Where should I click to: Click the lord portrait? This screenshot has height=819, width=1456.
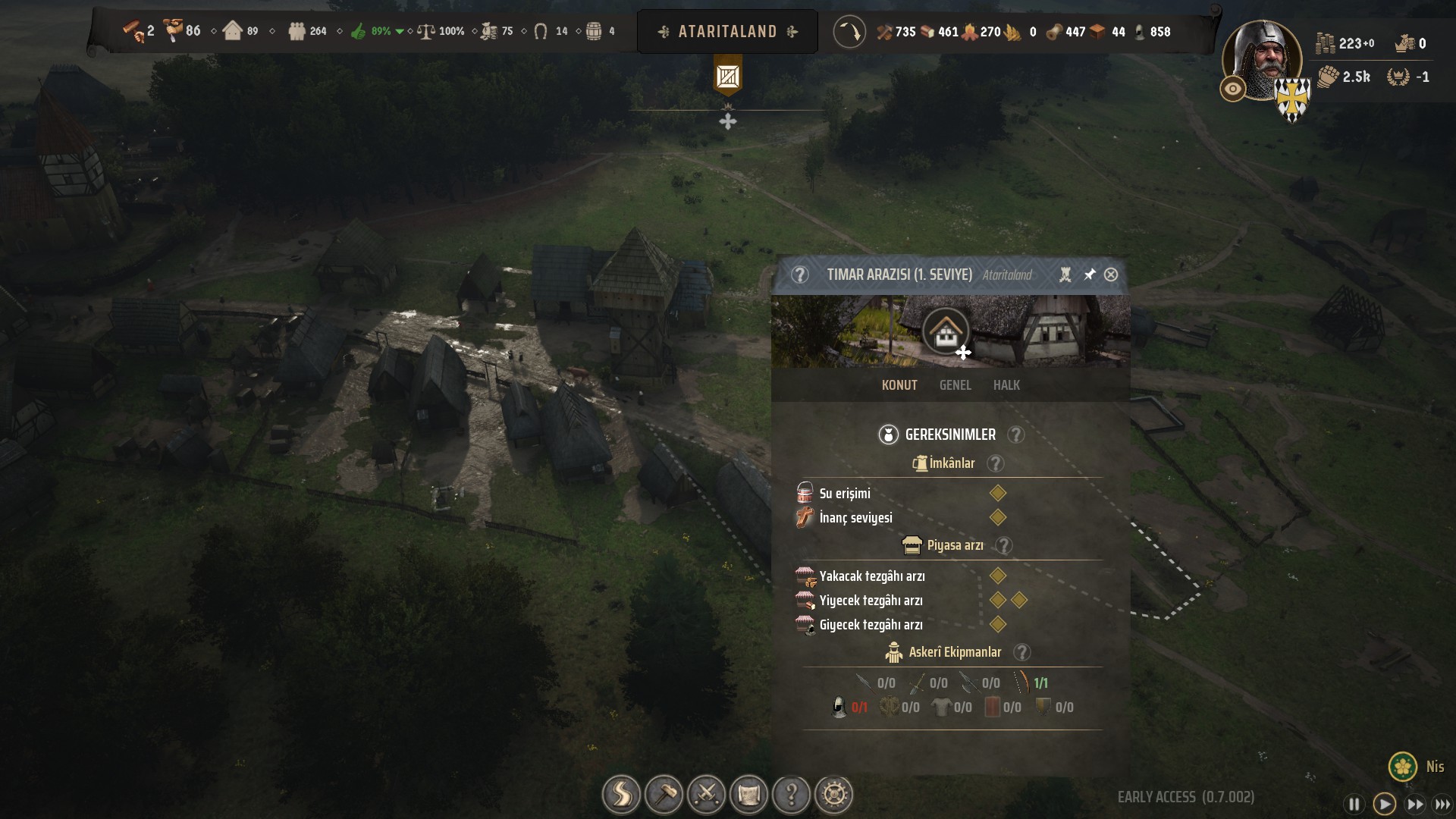click(x=1261, y=61)
